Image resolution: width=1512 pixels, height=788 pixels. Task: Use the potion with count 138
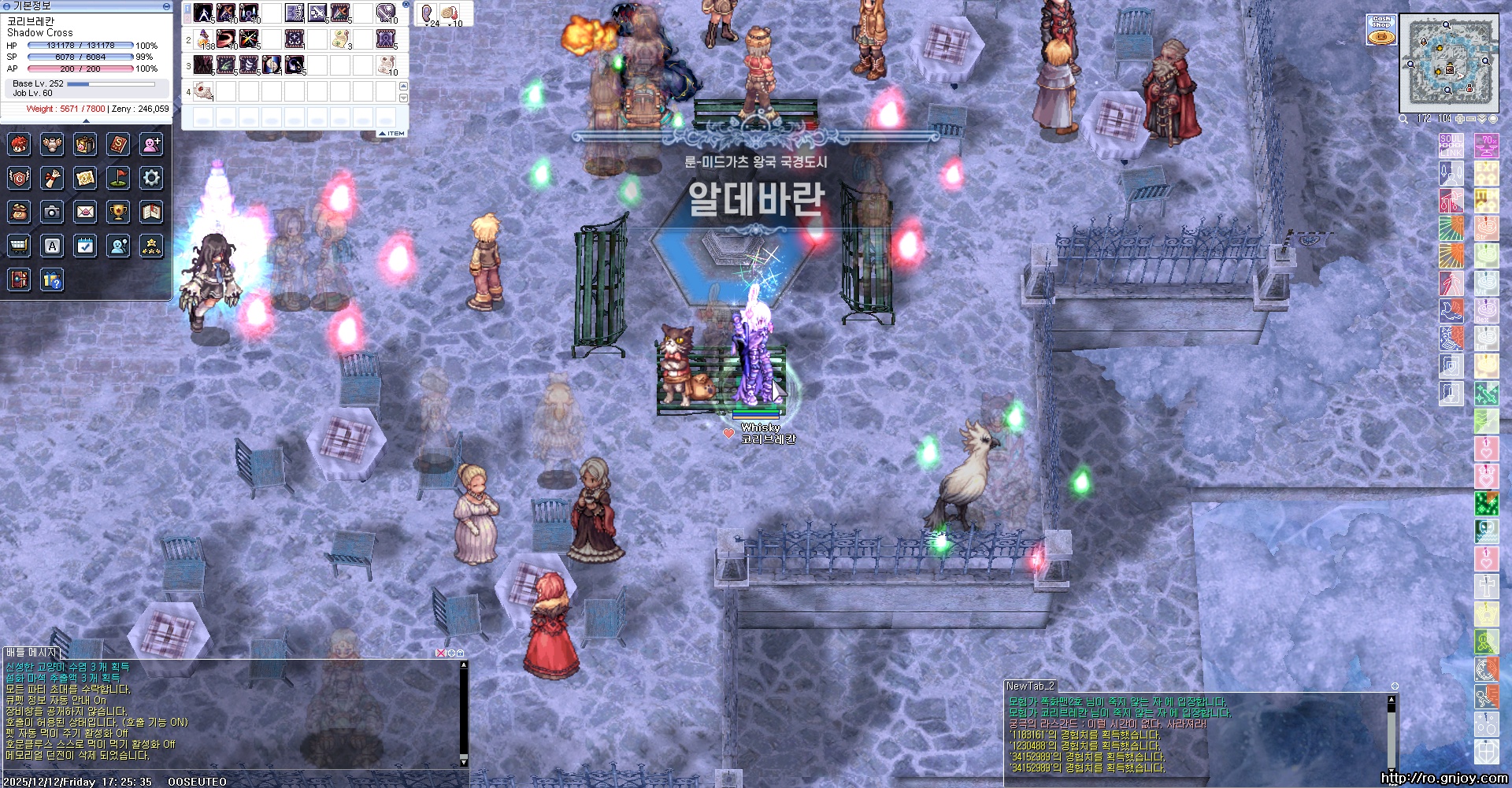(x=205, y=39)
